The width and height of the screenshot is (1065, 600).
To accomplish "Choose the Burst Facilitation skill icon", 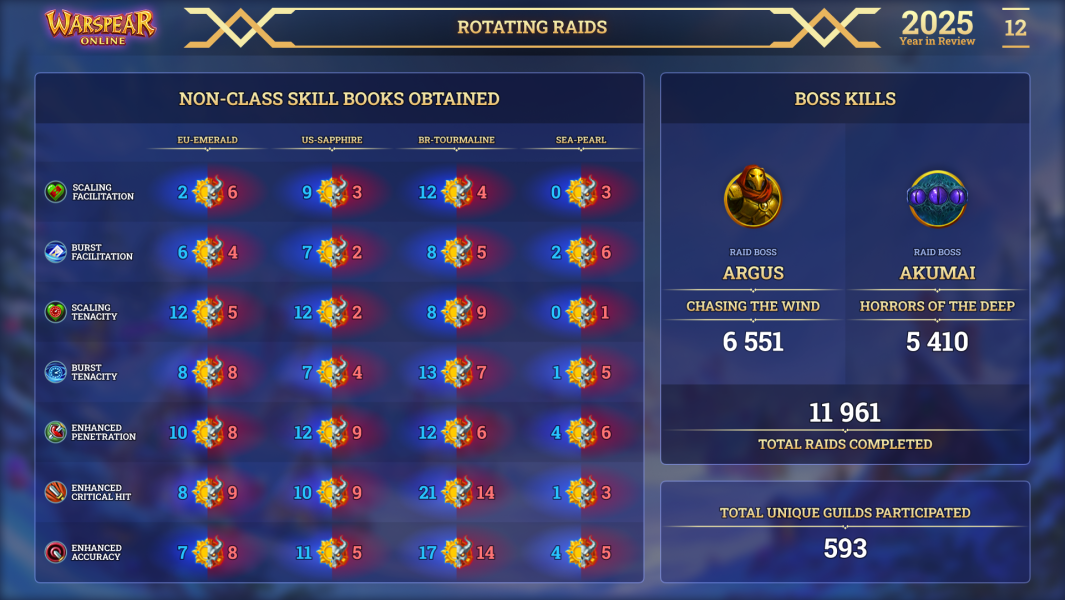I will pos(56,252).
